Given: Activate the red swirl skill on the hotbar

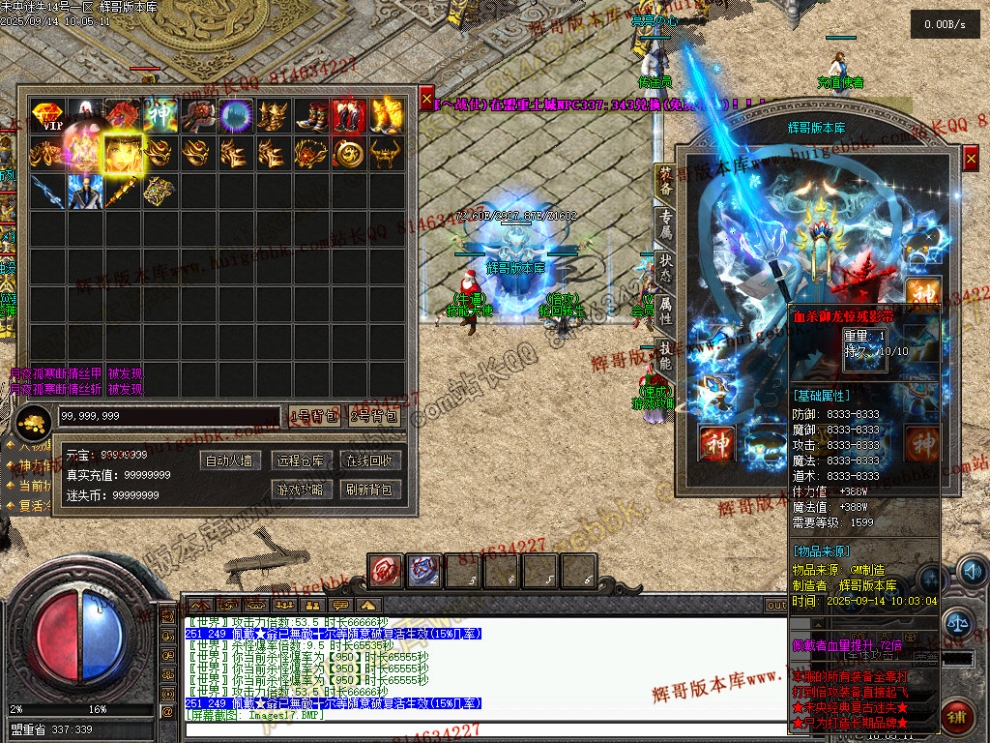Looking at the screenshot, I should point(386,570).
